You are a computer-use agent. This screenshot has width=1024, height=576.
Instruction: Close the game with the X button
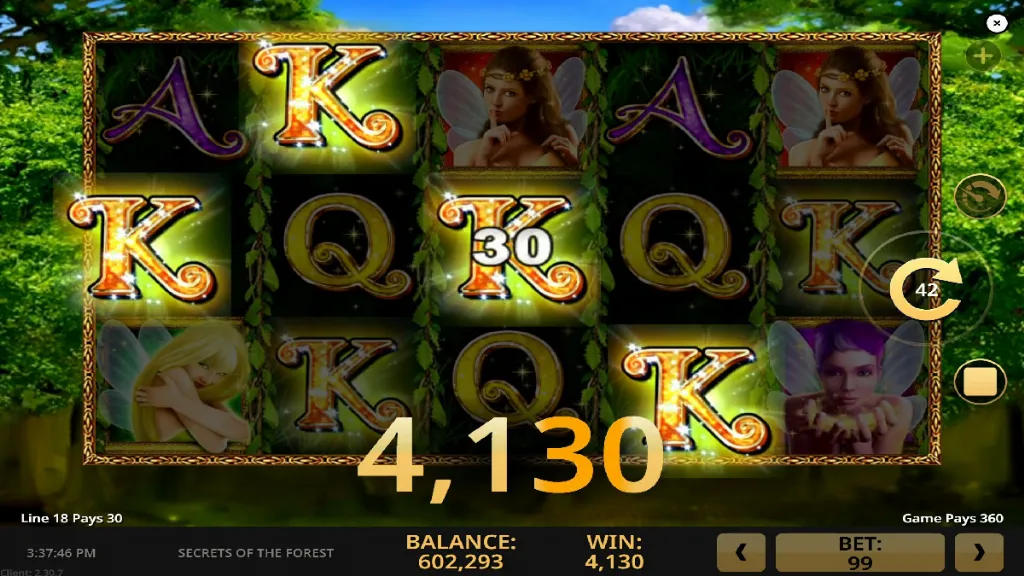tap(996, 23)
